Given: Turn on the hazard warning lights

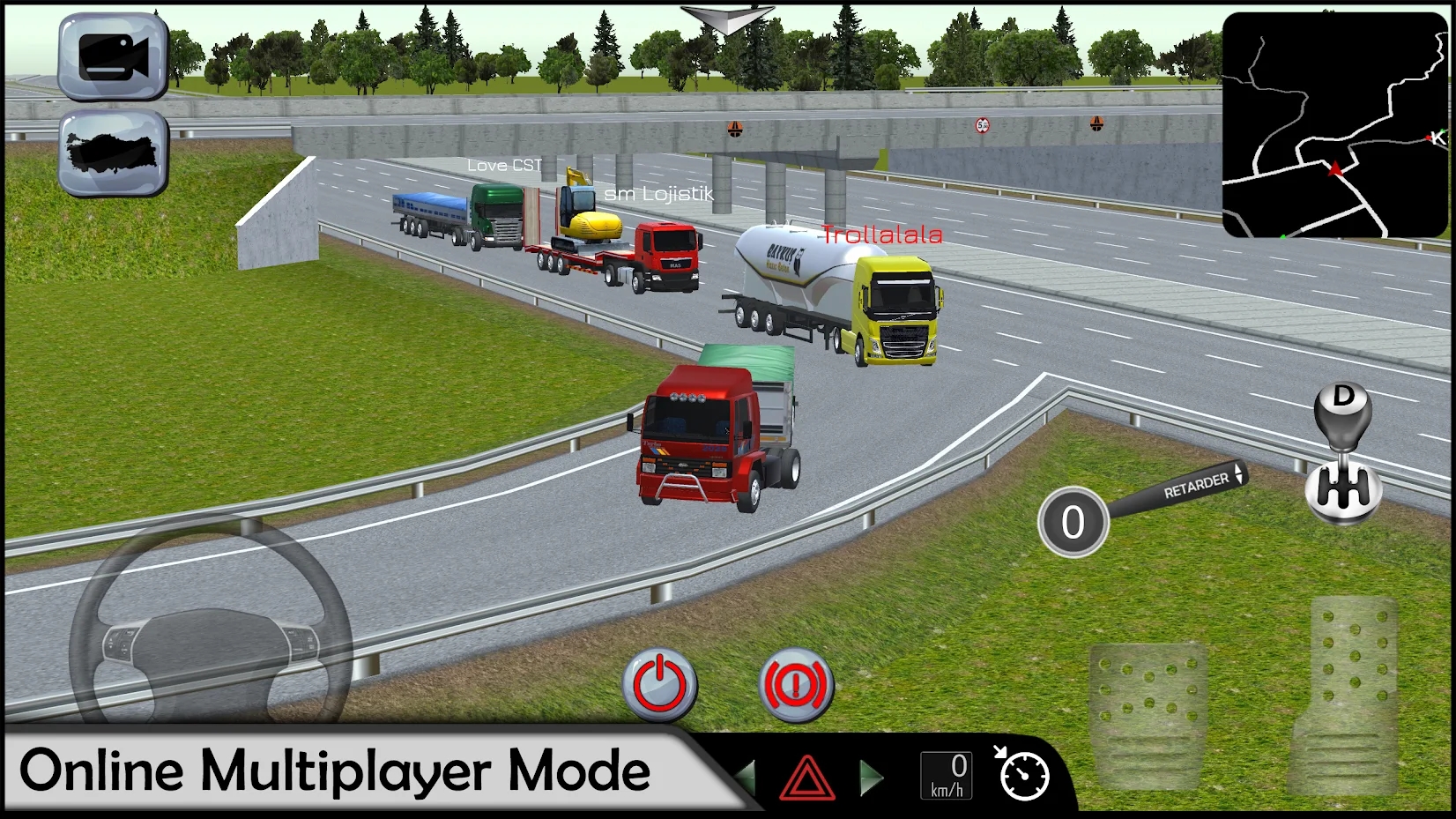Looking at the screenshot, I should 806,778.
